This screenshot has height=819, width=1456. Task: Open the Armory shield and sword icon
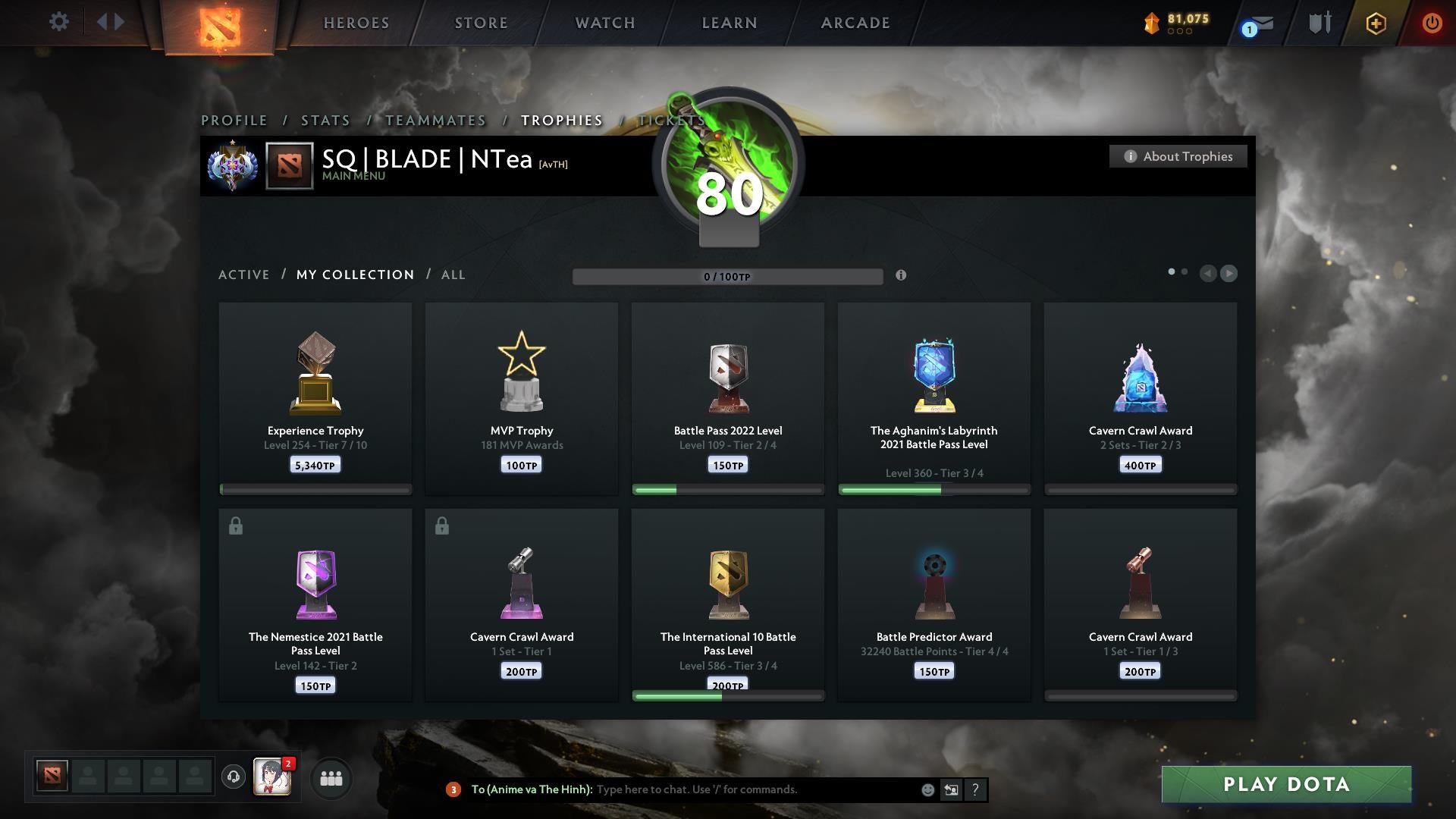tap(1319, 23)
